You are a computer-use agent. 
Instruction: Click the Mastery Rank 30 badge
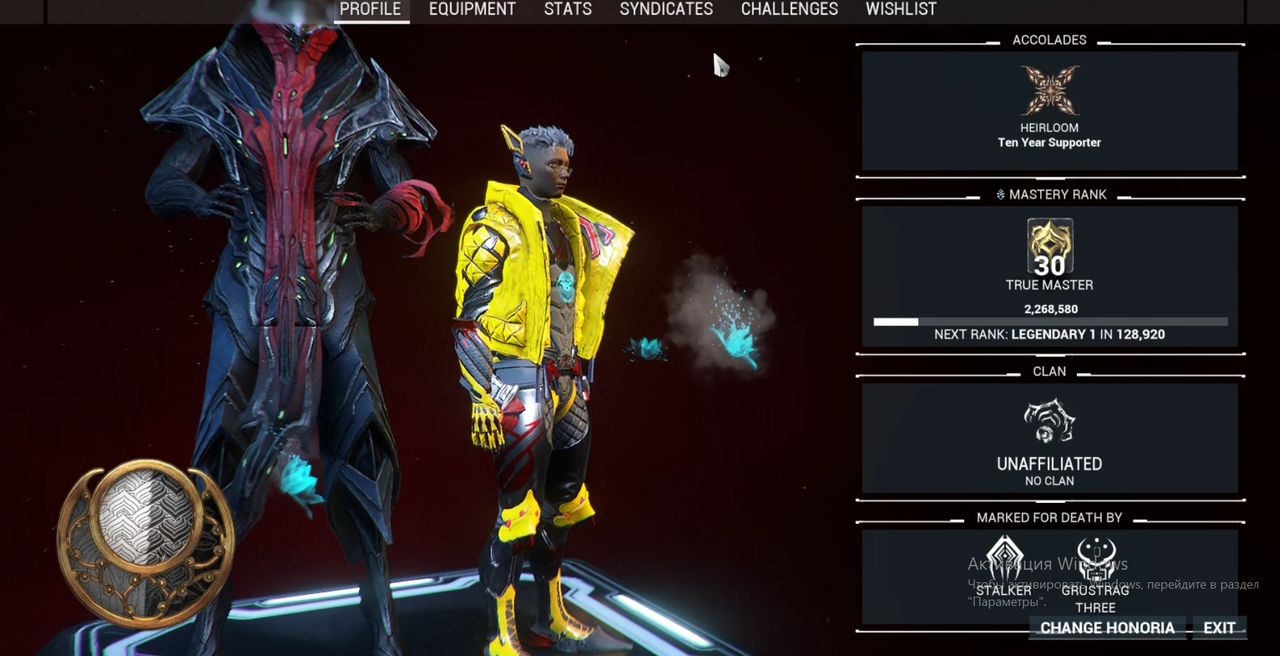pos(1049,247)
